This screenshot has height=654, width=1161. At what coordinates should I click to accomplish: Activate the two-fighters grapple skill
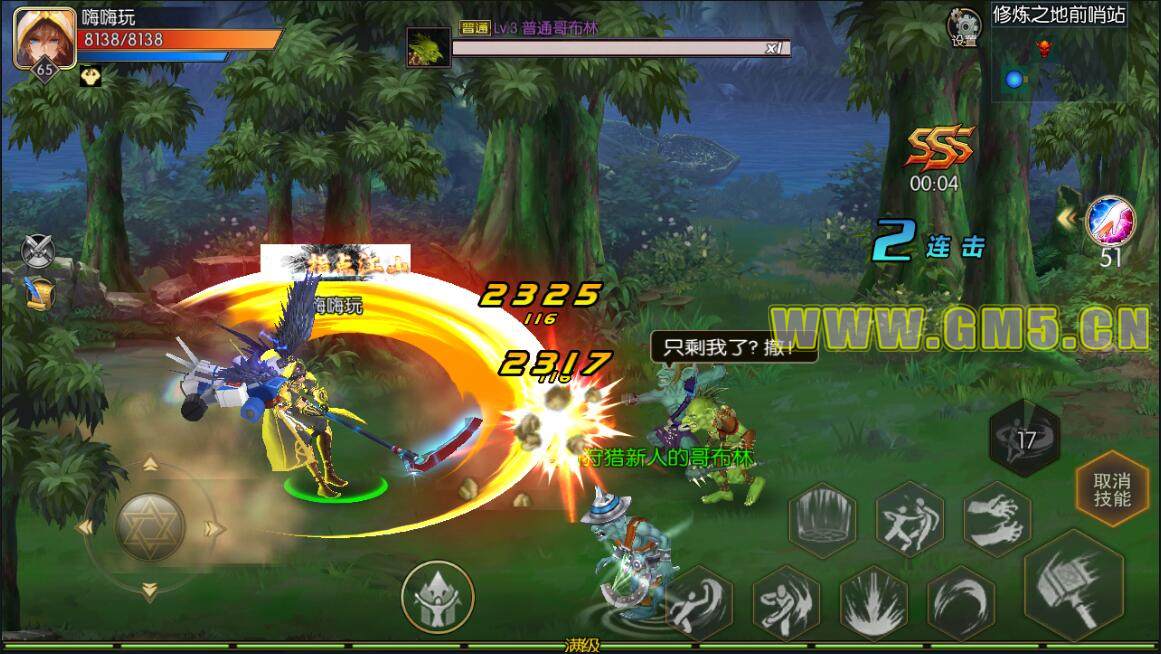point(910,520)
